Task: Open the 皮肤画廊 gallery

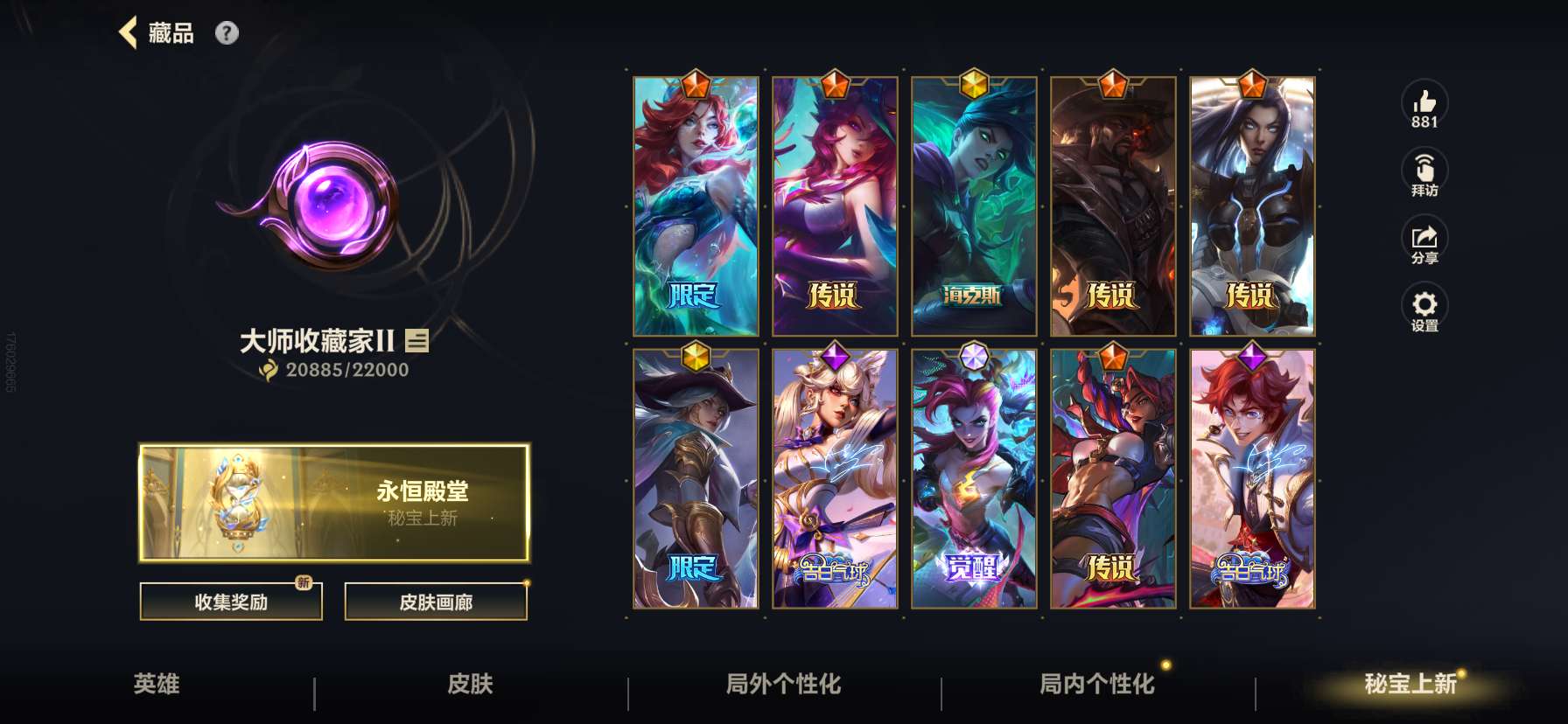Action: tap(437, 602)
